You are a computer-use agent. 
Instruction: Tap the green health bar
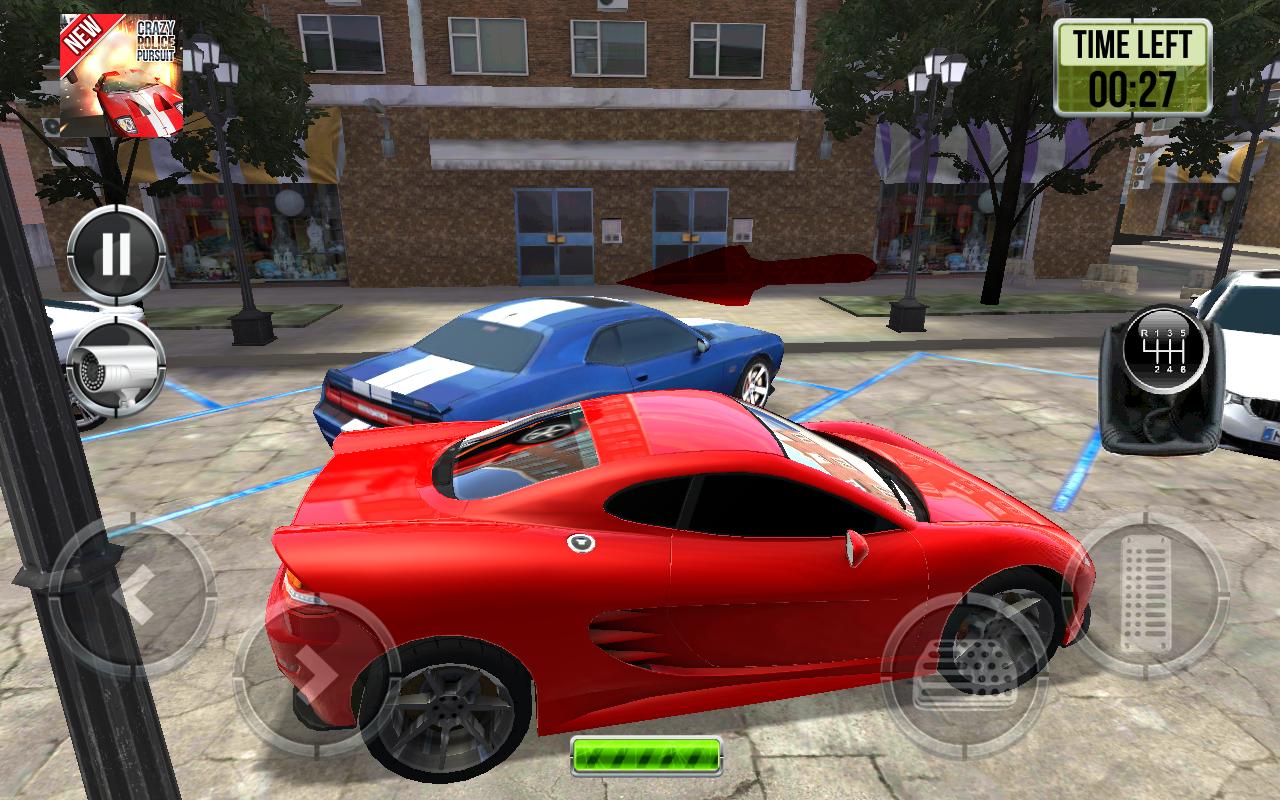pyautogui.click(x=648, y=758)
